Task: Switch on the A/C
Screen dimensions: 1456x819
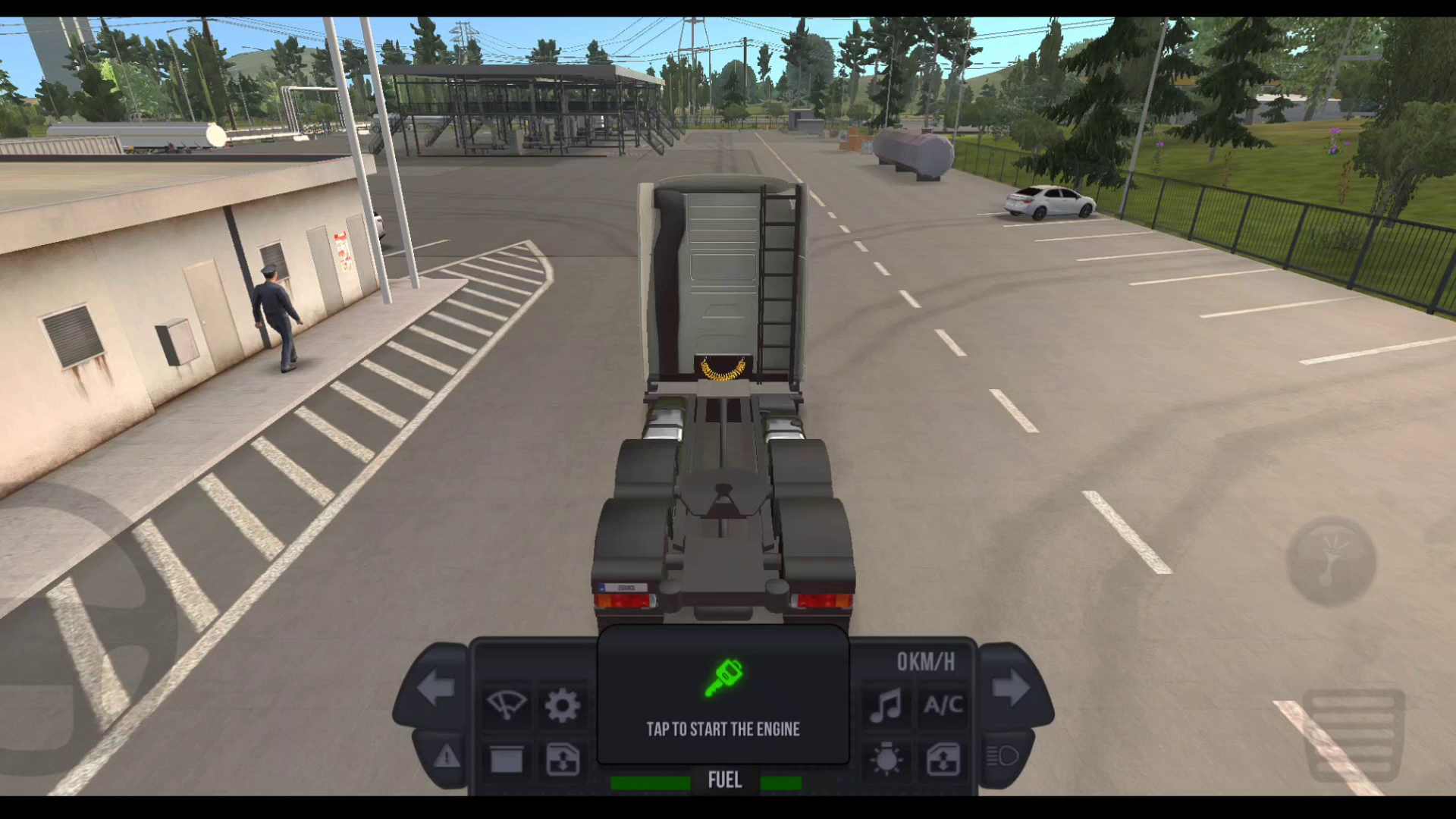Action: click(x=943, y=705)
